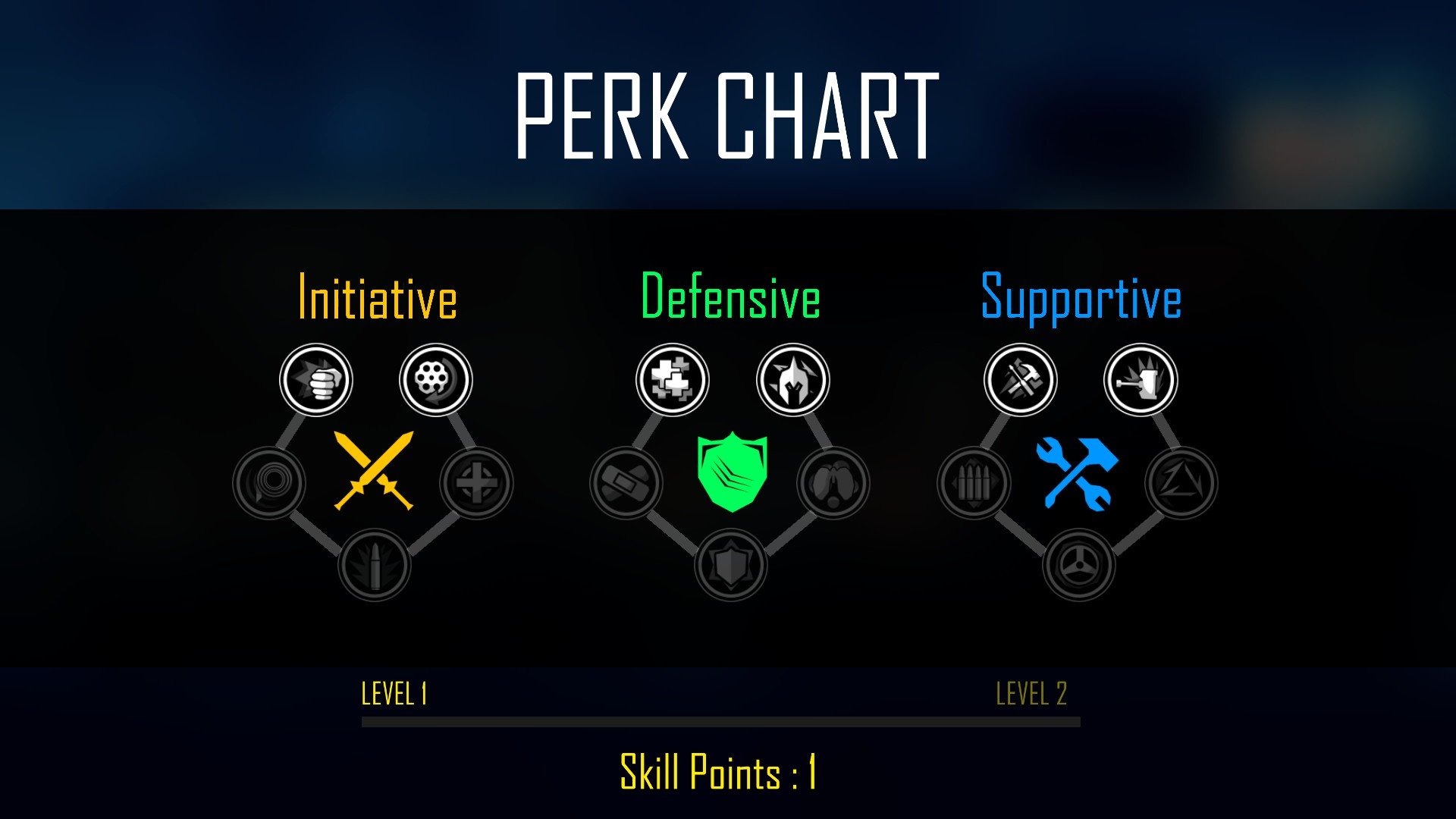The height and width of the screenshot is (819, 1456).
Task: Unlock the spiral swirl perk
Action: pyautogui.click(x=269, y=483)
